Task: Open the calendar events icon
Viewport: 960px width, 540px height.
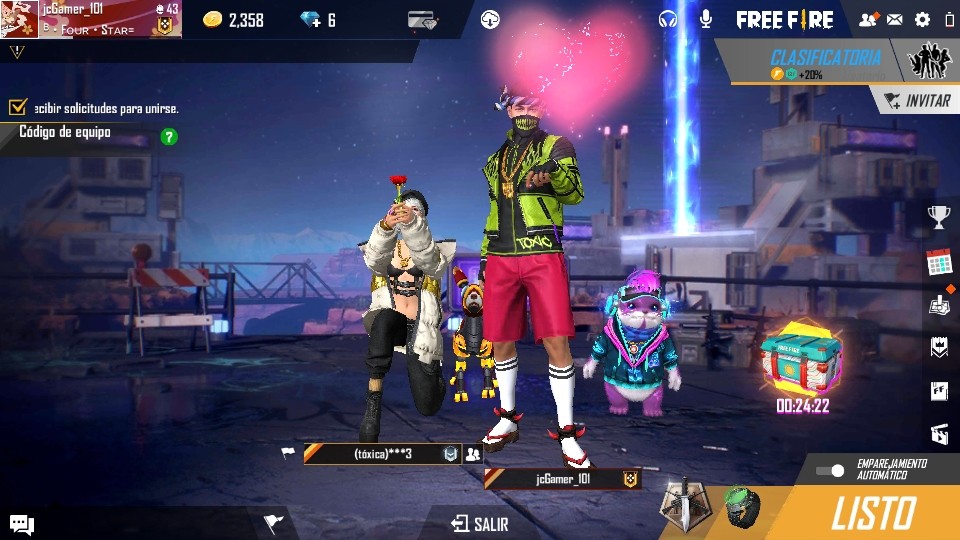Action: [x=938, y=263]
